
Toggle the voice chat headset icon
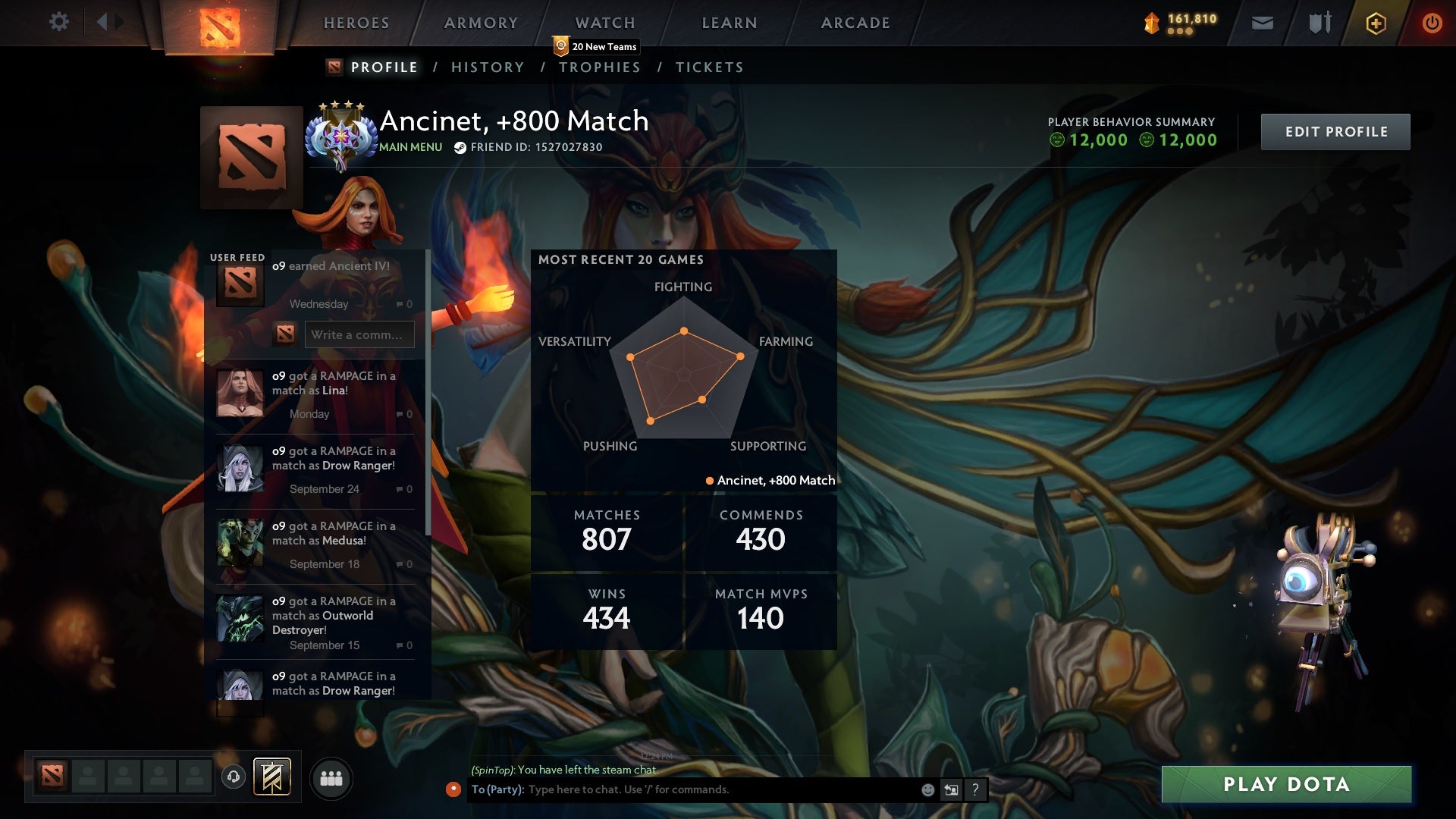[x=233, y=778]
